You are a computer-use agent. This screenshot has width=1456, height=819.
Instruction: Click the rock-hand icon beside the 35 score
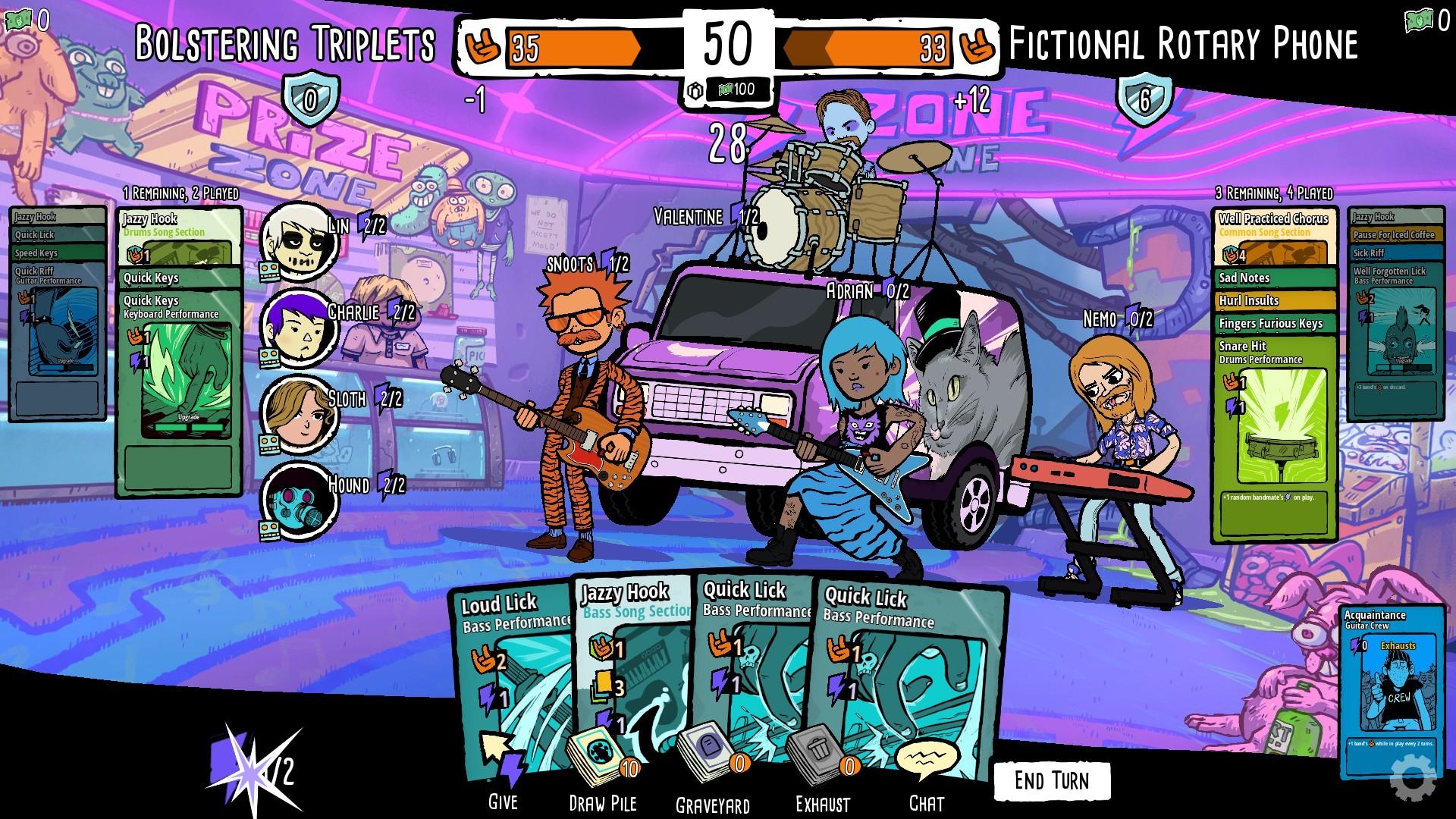(x=483, y=47)
